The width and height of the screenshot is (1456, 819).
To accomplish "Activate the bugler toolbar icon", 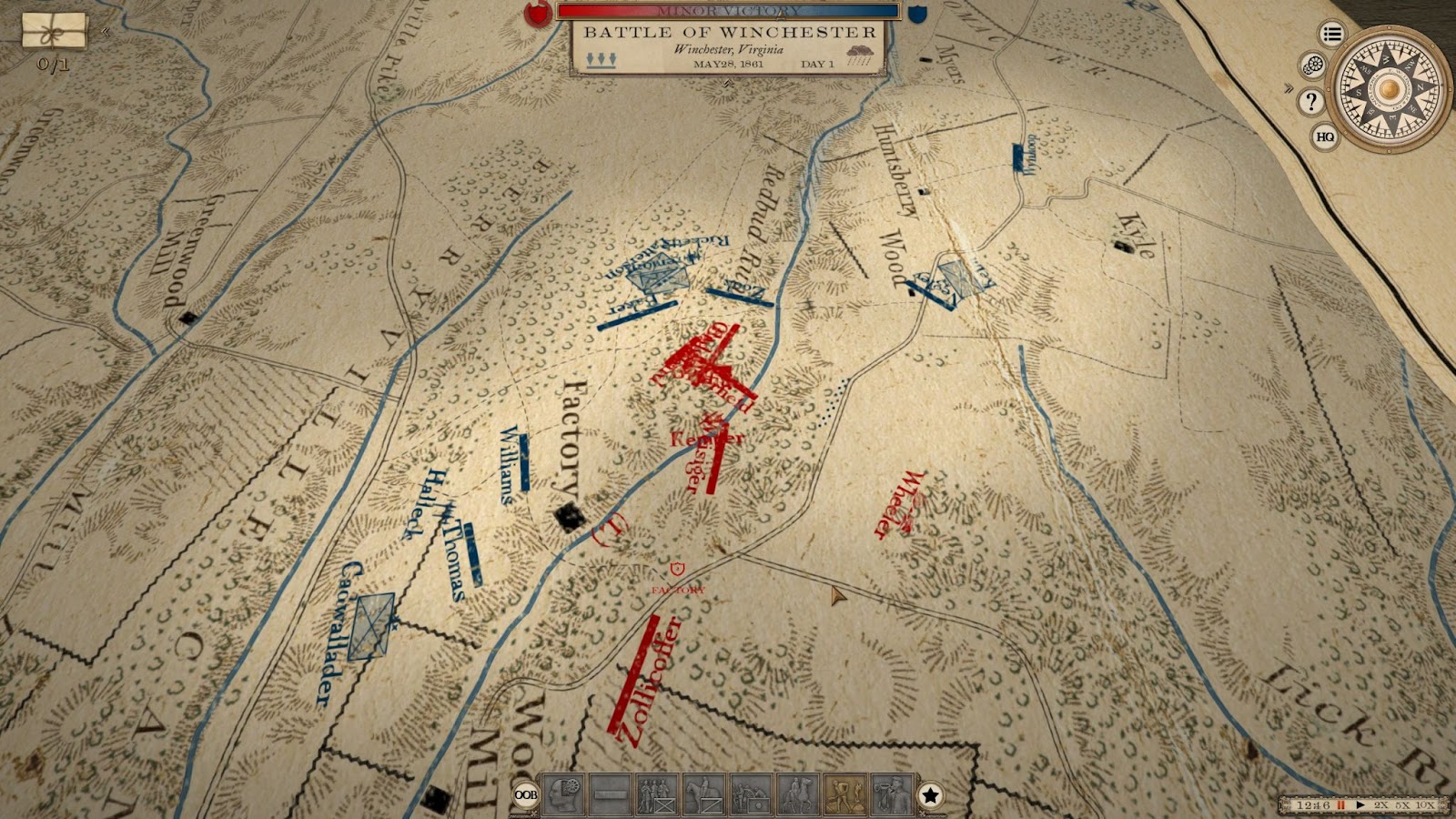I will pyautogui.click(x=891, y=795).
